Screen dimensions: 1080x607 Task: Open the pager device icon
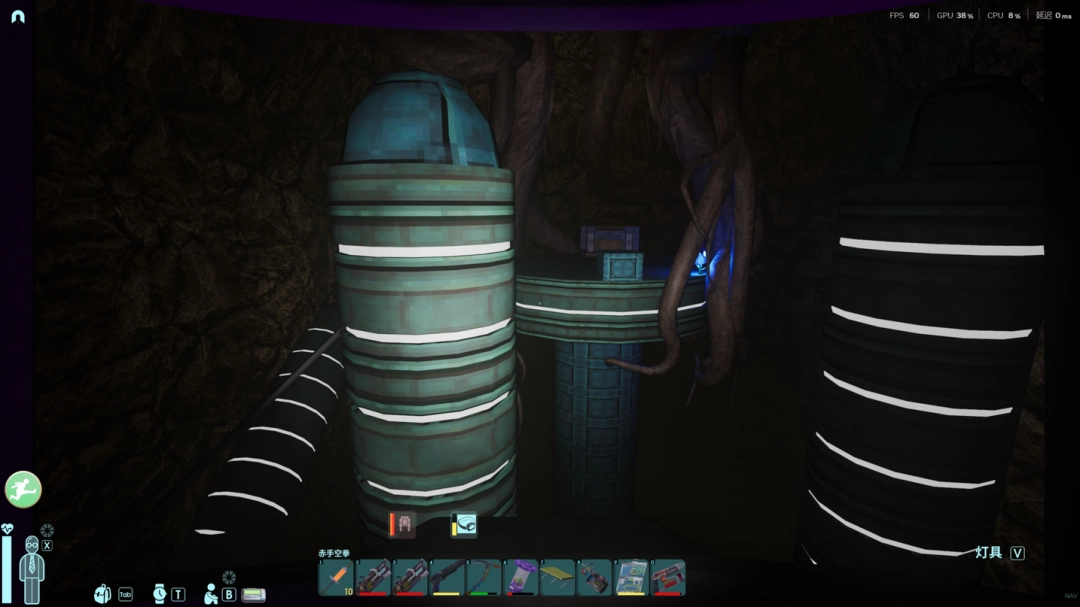(254, 595)
